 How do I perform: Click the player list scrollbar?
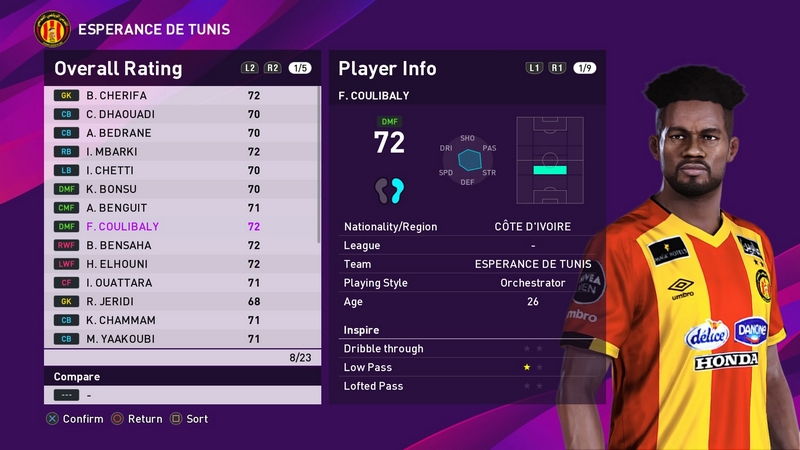point(319,165)
